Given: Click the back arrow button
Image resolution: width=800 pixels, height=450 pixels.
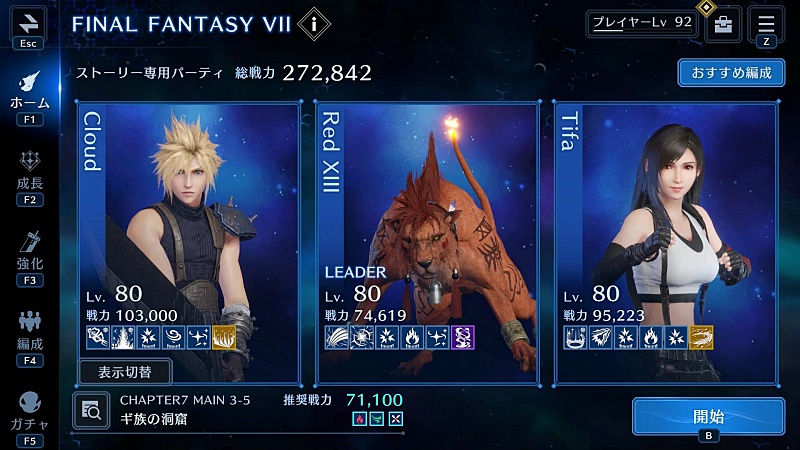Looking at the screenshot, I should [28, 24].
